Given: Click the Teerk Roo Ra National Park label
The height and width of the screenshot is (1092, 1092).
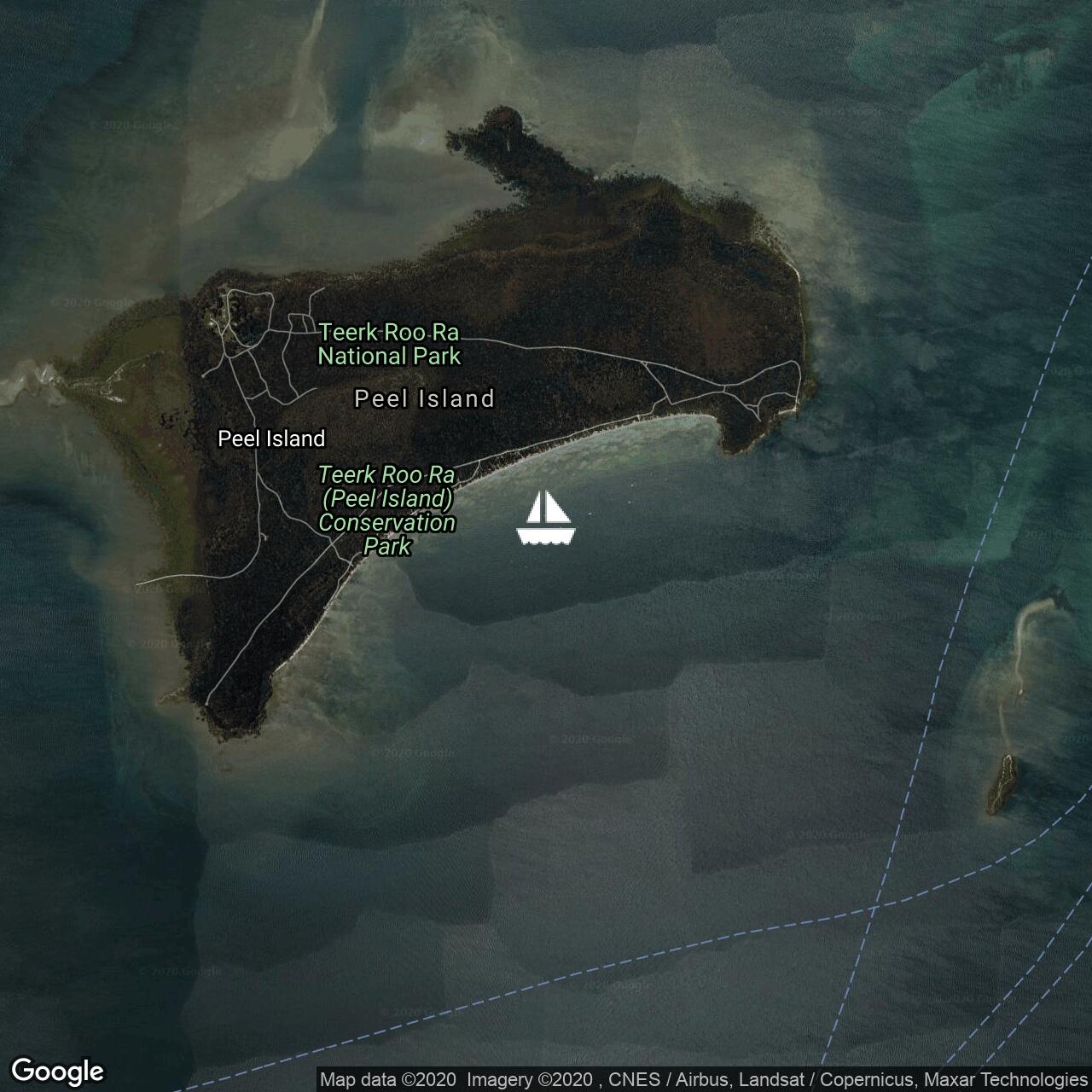Looking at the screenshot, I should tap(389, 344).
